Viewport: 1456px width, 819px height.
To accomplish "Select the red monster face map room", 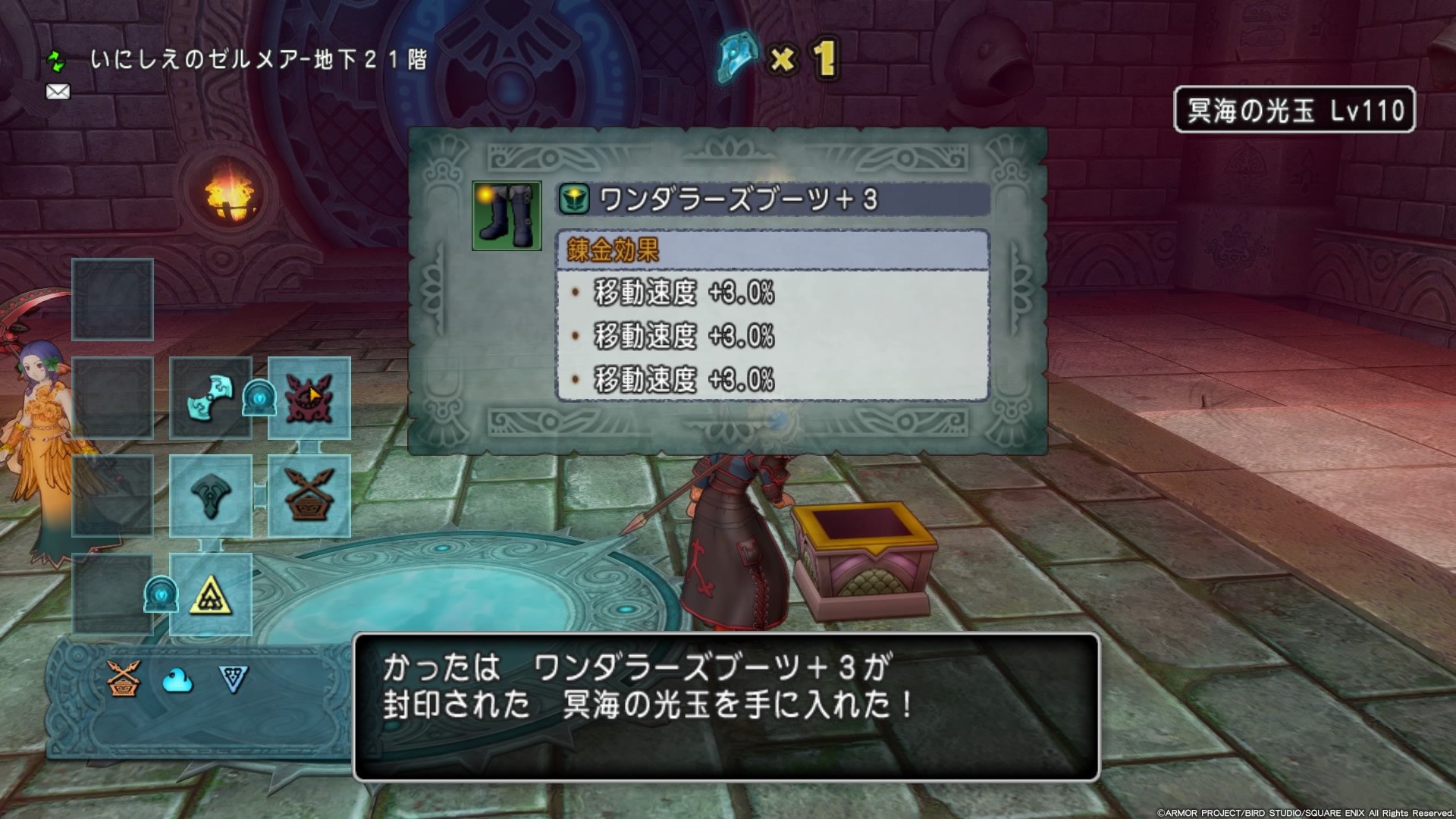I will (x=309, y=397).
